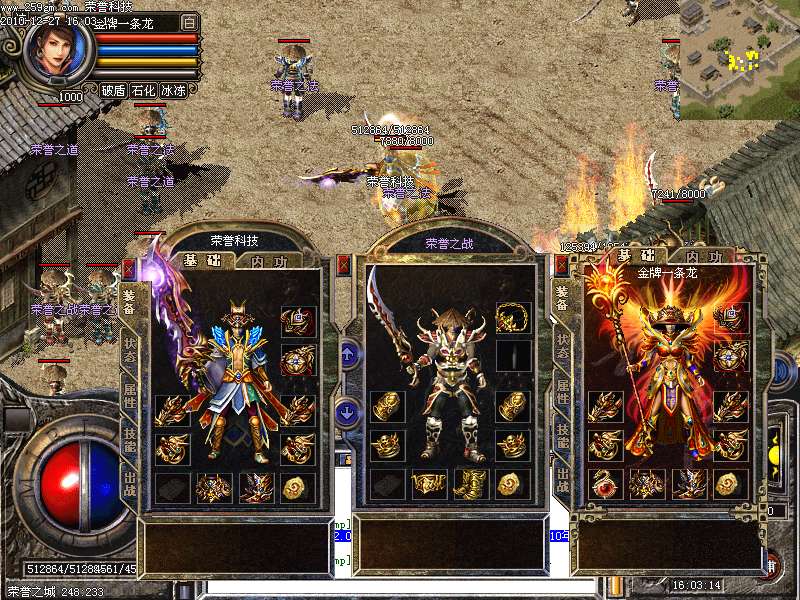Activate the 石化 button under the portrait
Screen dimensions: 800x600
pyautogui.click(x=143, y=90)
